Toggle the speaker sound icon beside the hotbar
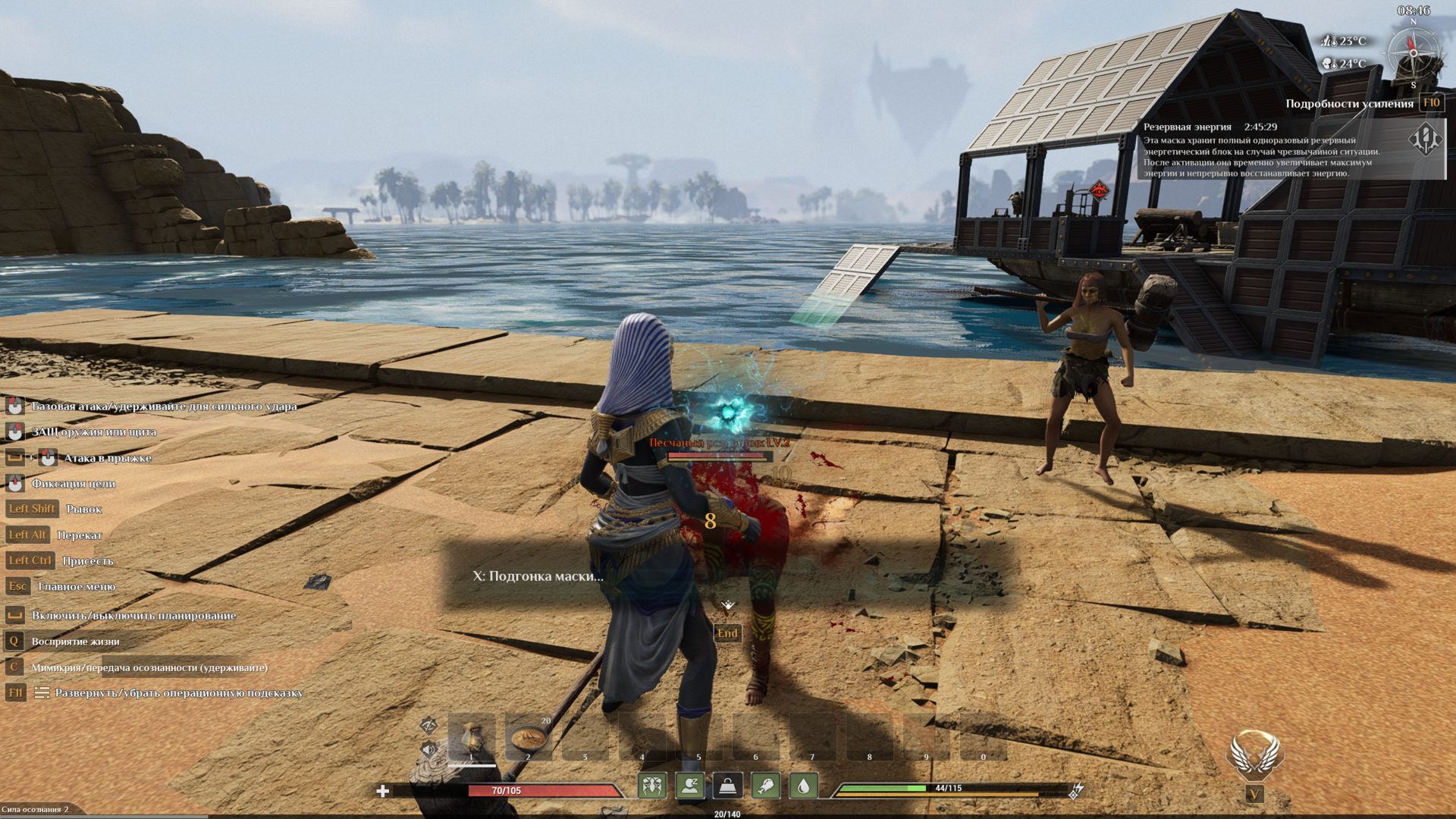The height and width of the screenshot is (819, 1456). pyautogui.click(x=428, y=749)
